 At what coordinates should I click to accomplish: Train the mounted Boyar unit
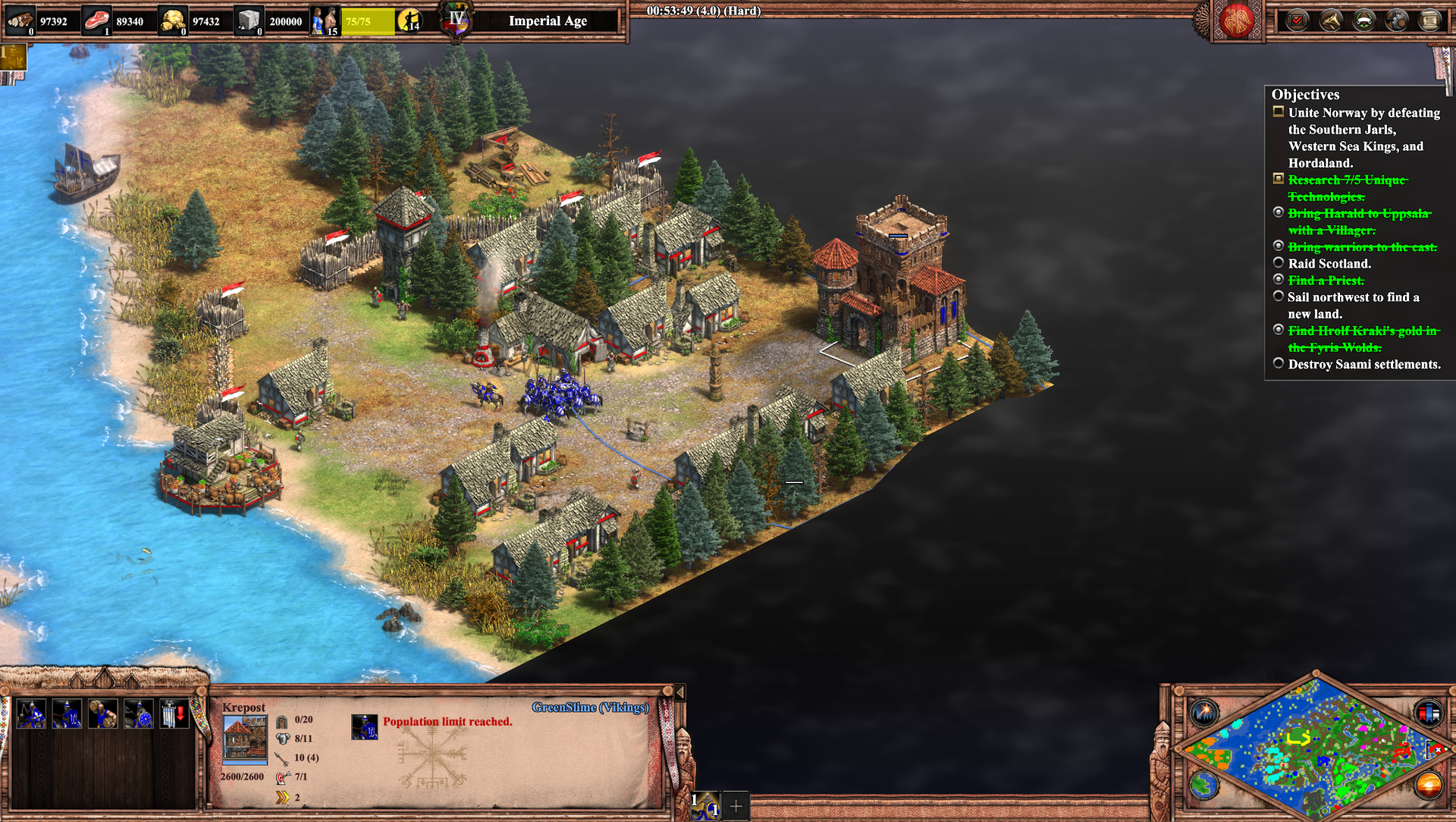(x=31, y=714)
